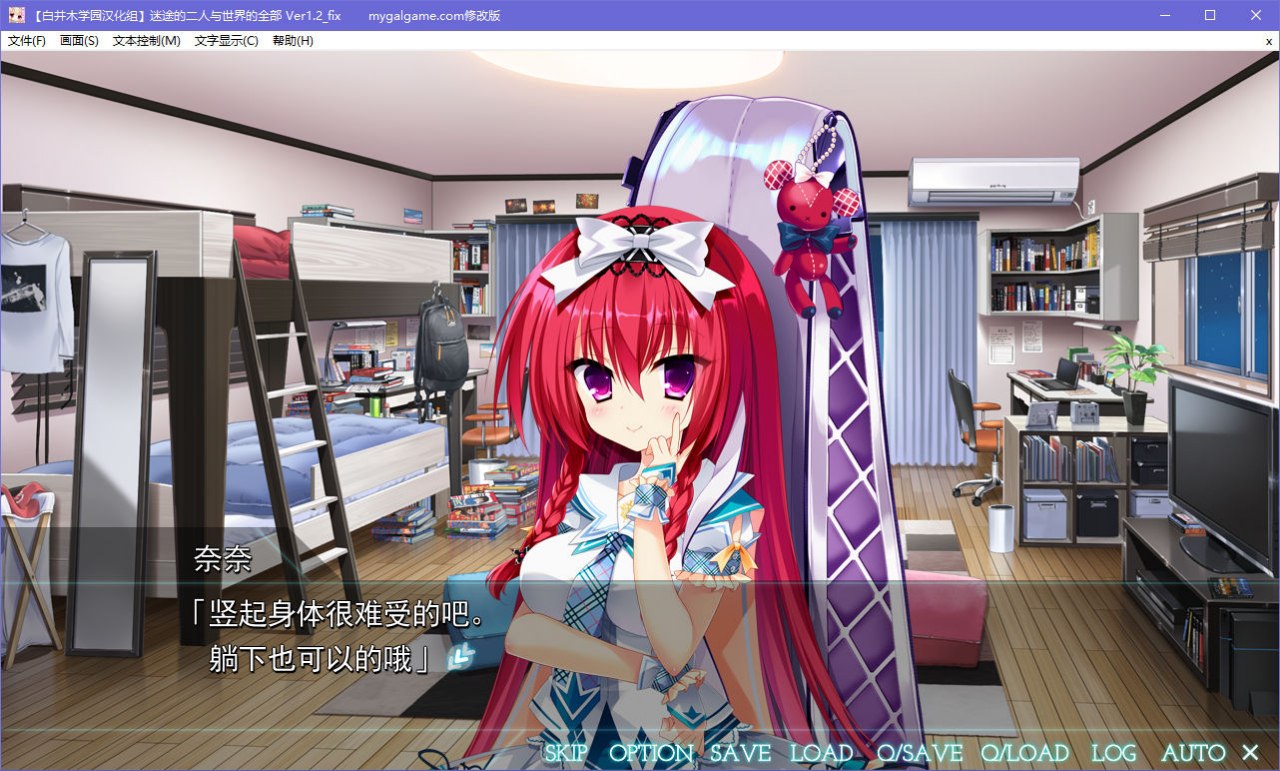The width and height of the screenshot is (1280, 771).
Task: Open the OPTION settings screen
Action: (x=652, y=752)
